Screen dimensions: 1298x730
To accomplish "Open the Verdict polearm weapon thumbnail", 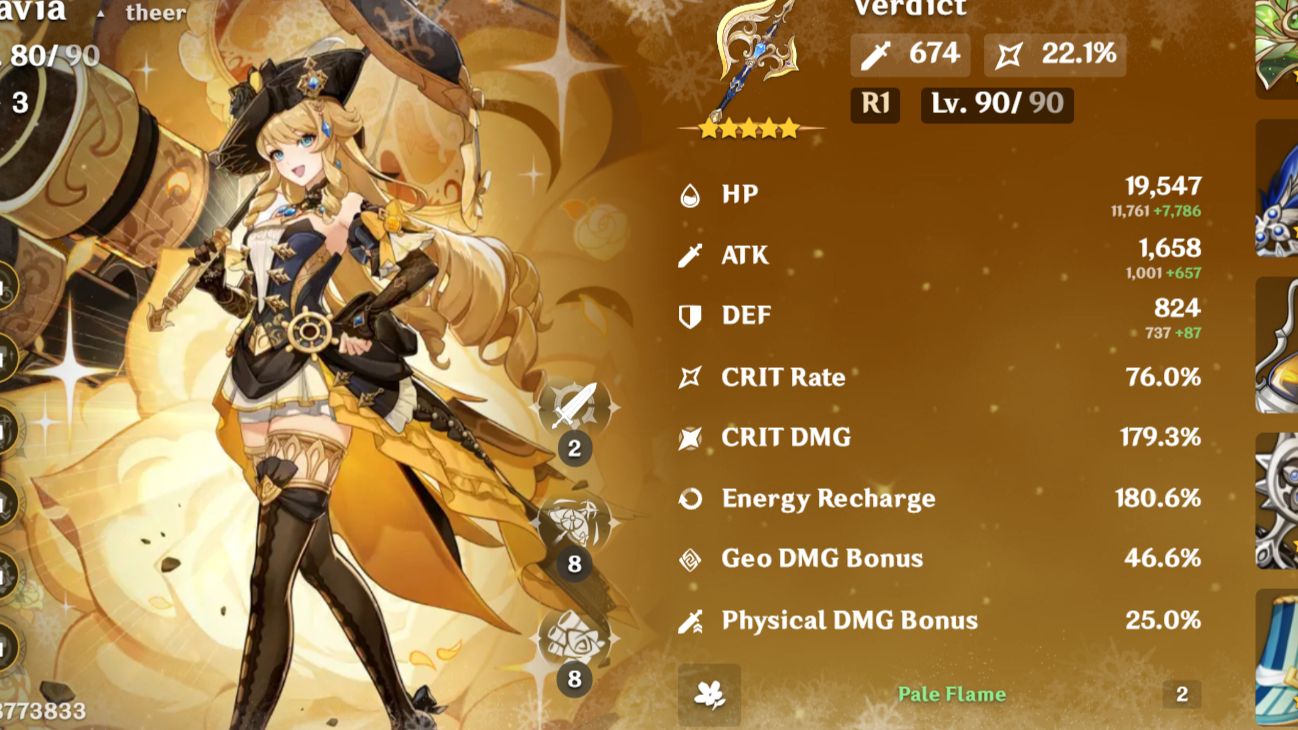I will pyautogui.click(x=748, y=60).
